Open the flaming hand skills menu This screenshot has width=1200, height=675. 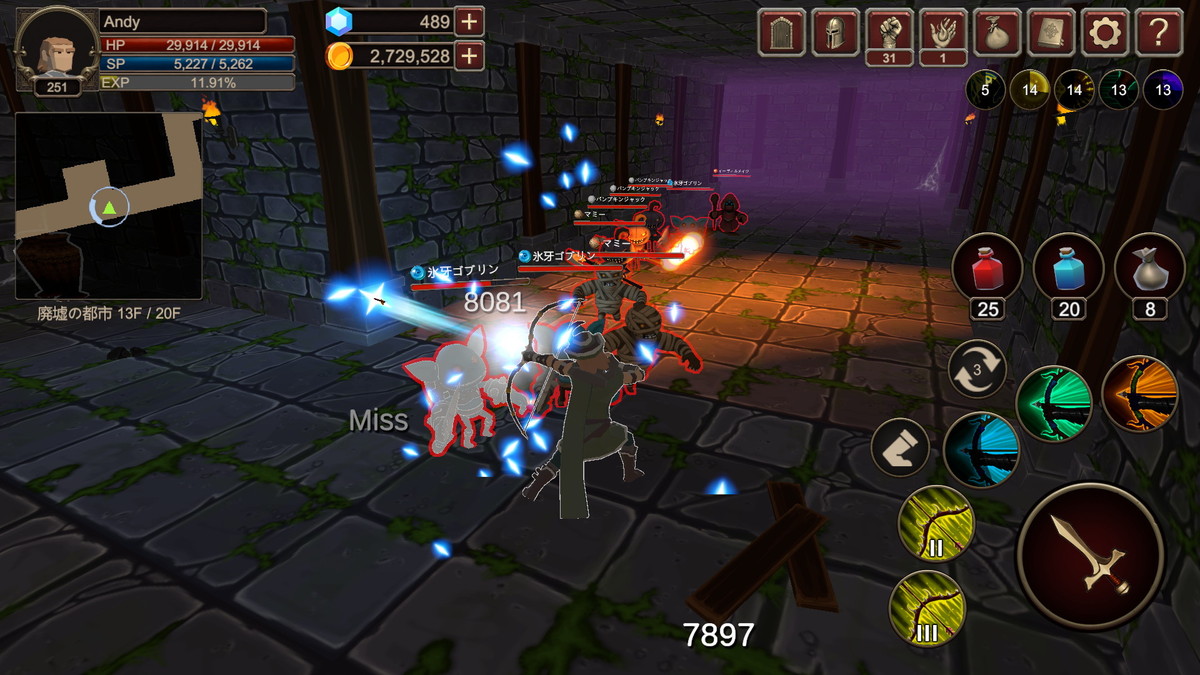click(943, 32)
